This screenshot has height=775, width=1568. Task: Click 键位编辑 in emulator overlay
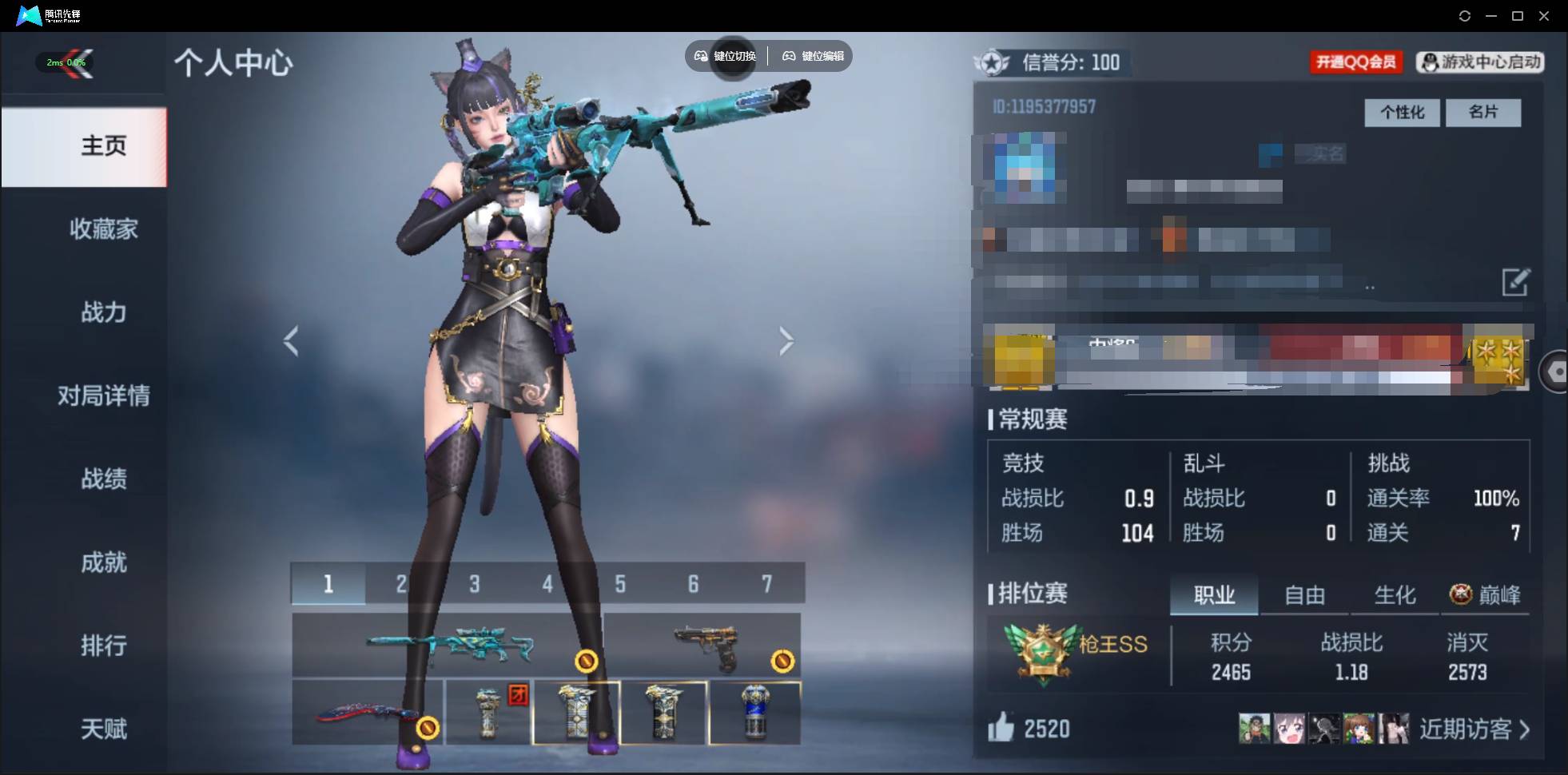[x=813, y=56]
